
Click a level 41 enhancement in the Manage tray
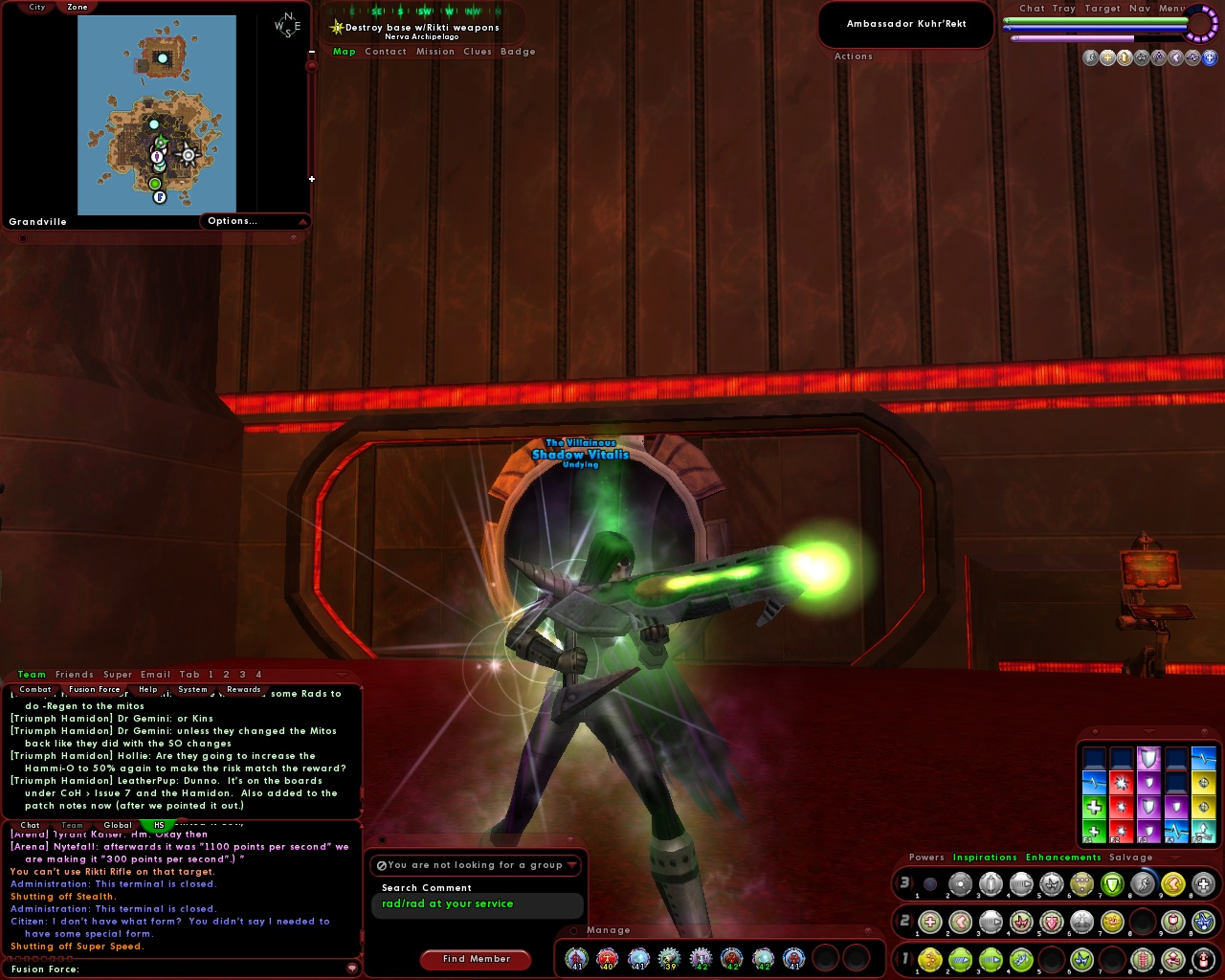(x=576, y=958)
